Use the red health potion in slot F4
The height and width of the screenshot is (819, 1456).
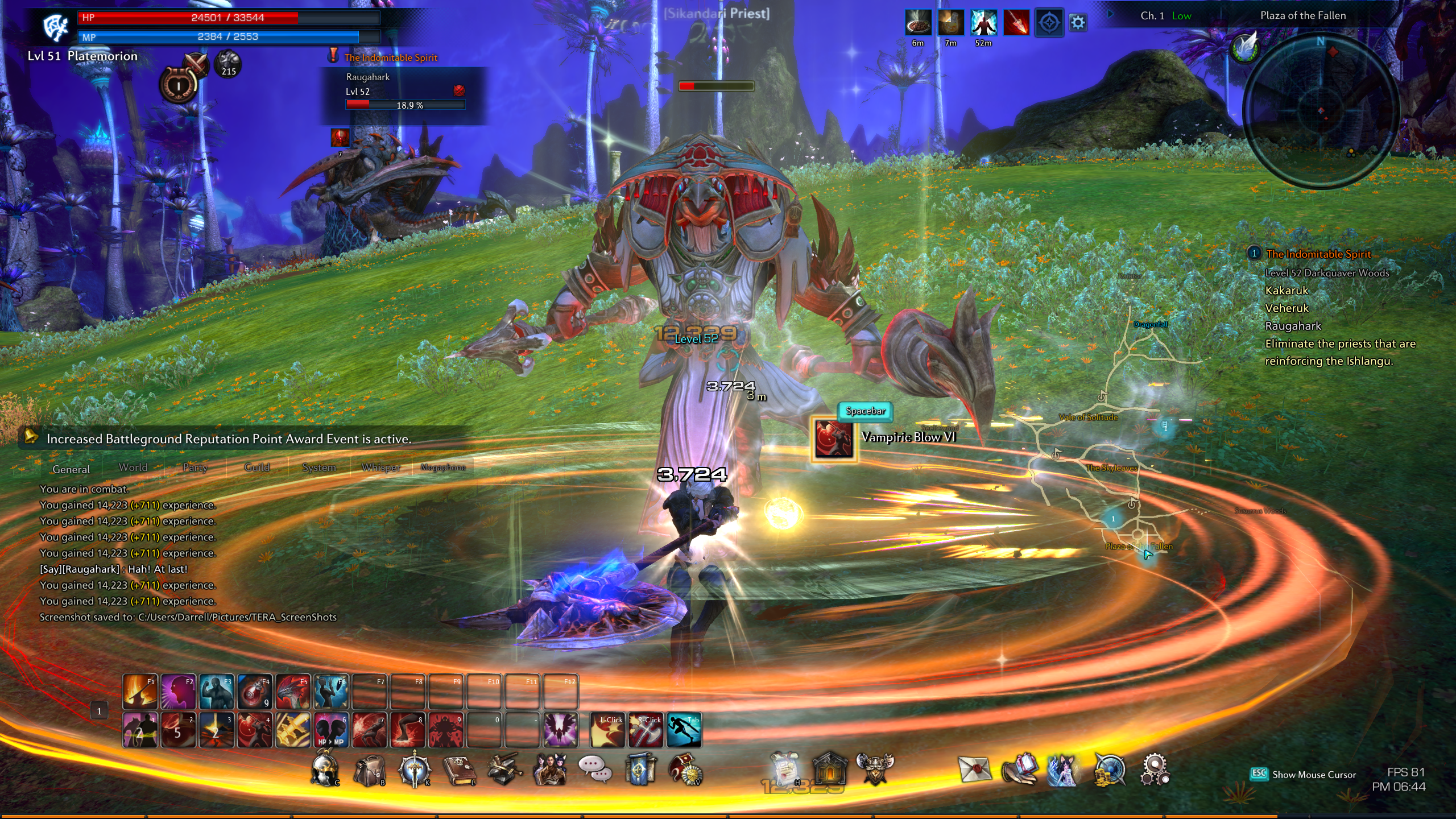click(x=254, y=692)
